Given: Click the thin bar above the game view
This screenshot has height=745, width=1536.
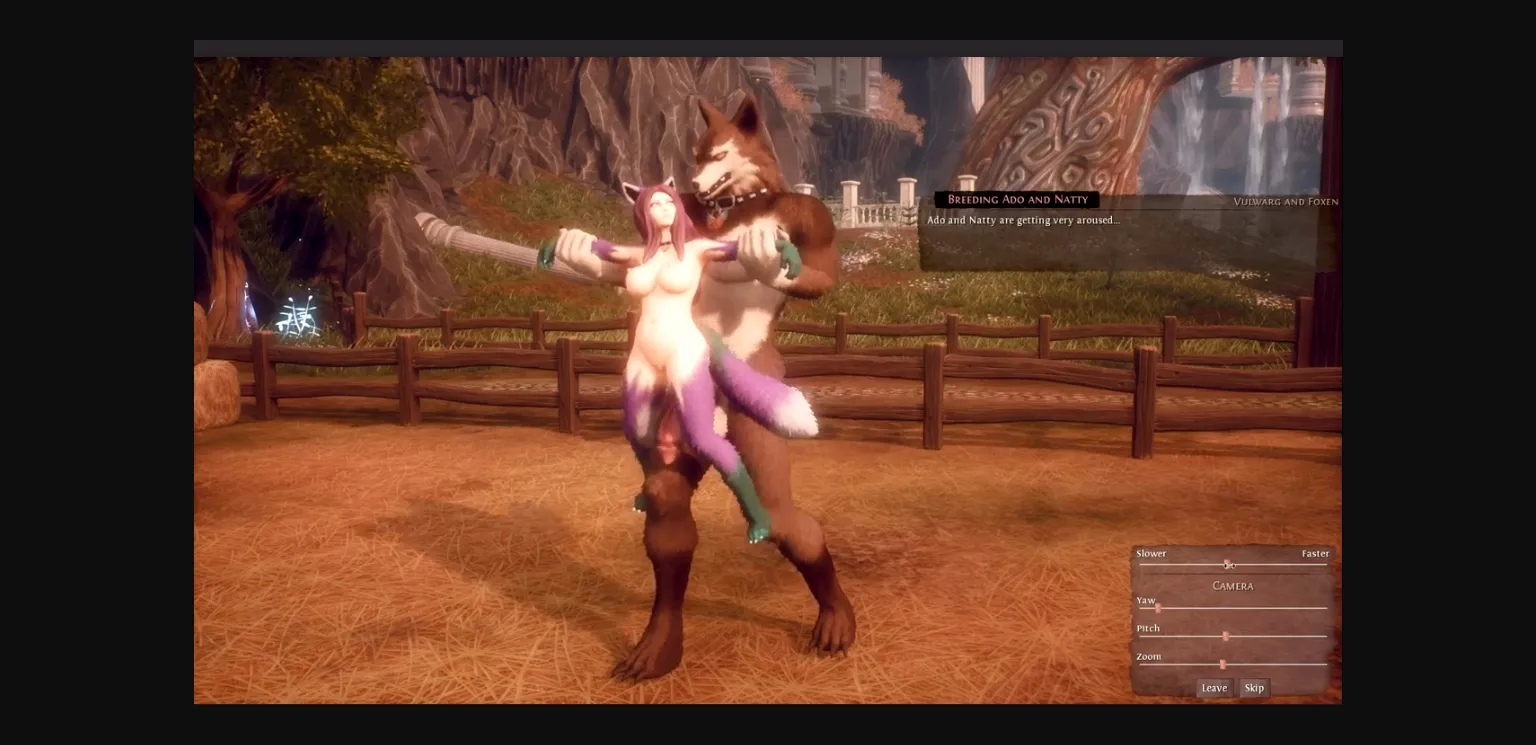Looking at the screenshot, I should [768, 47].
